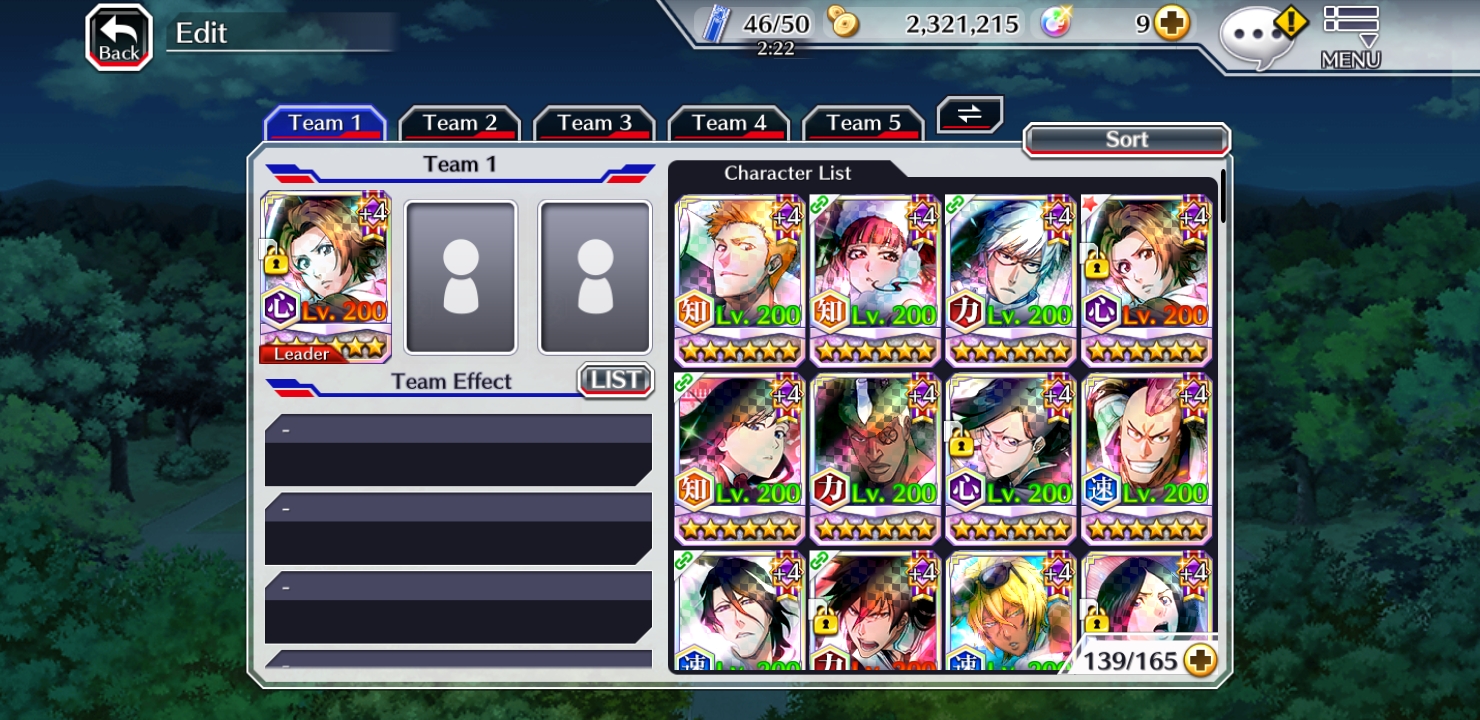The height and width of the screenshot is (720, 1480).
Task: Expand character storage with 139/165 plus button
Action: pyautogui.click(x=1200, y=660)
